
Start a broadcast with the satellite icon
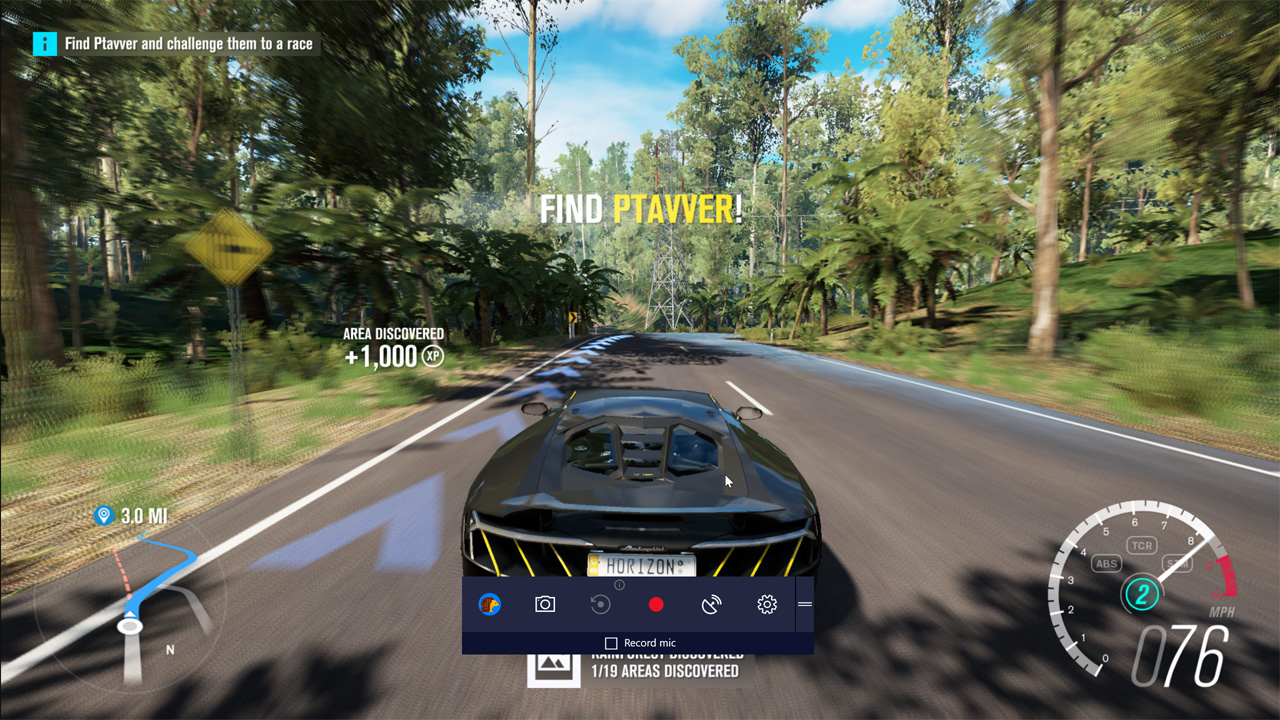coord(711,604)
